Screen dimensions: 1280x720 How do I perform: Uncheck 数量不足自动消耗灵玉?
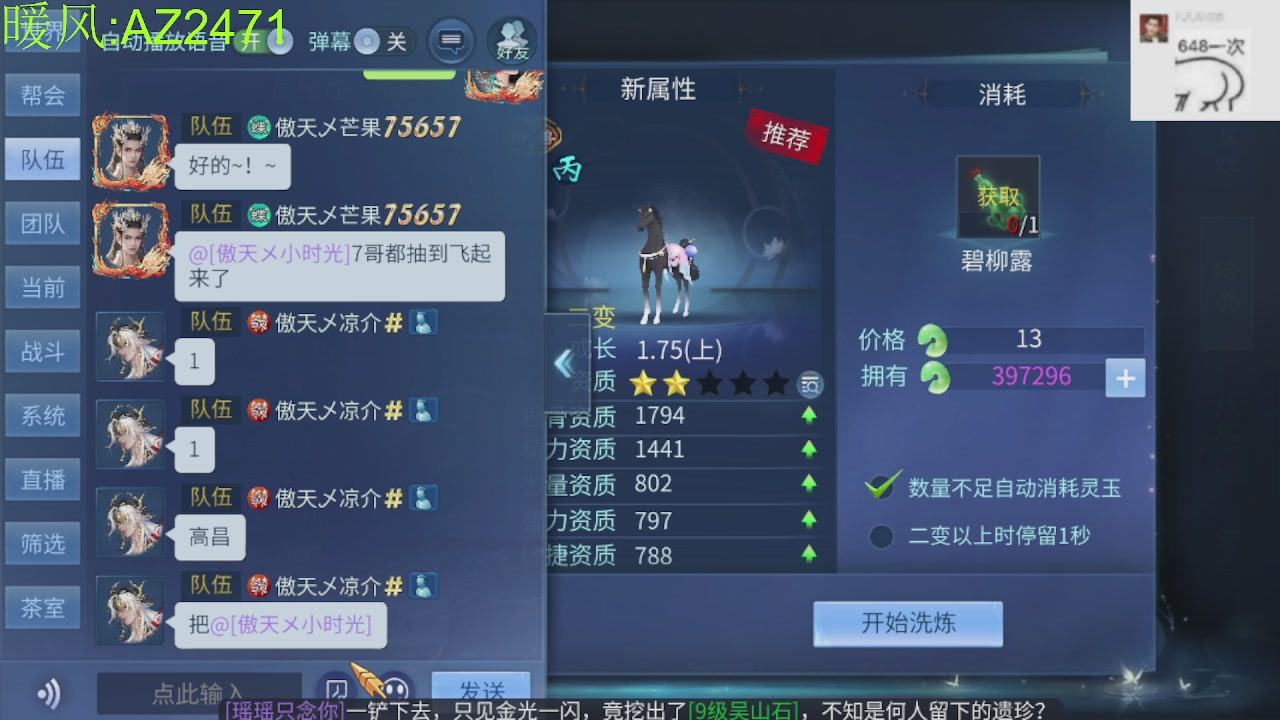879,489
